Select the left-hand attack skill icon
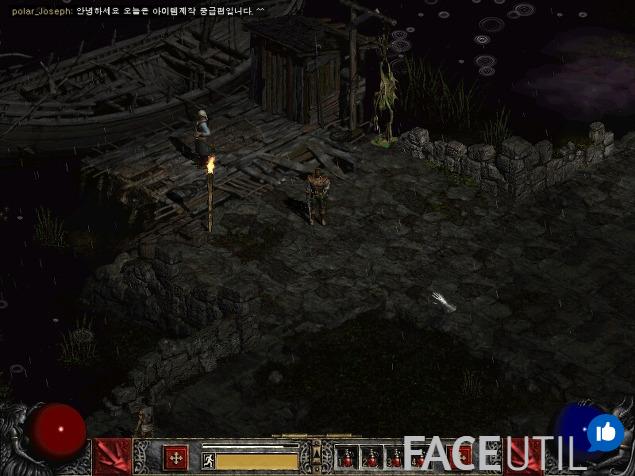 [114, 456]
